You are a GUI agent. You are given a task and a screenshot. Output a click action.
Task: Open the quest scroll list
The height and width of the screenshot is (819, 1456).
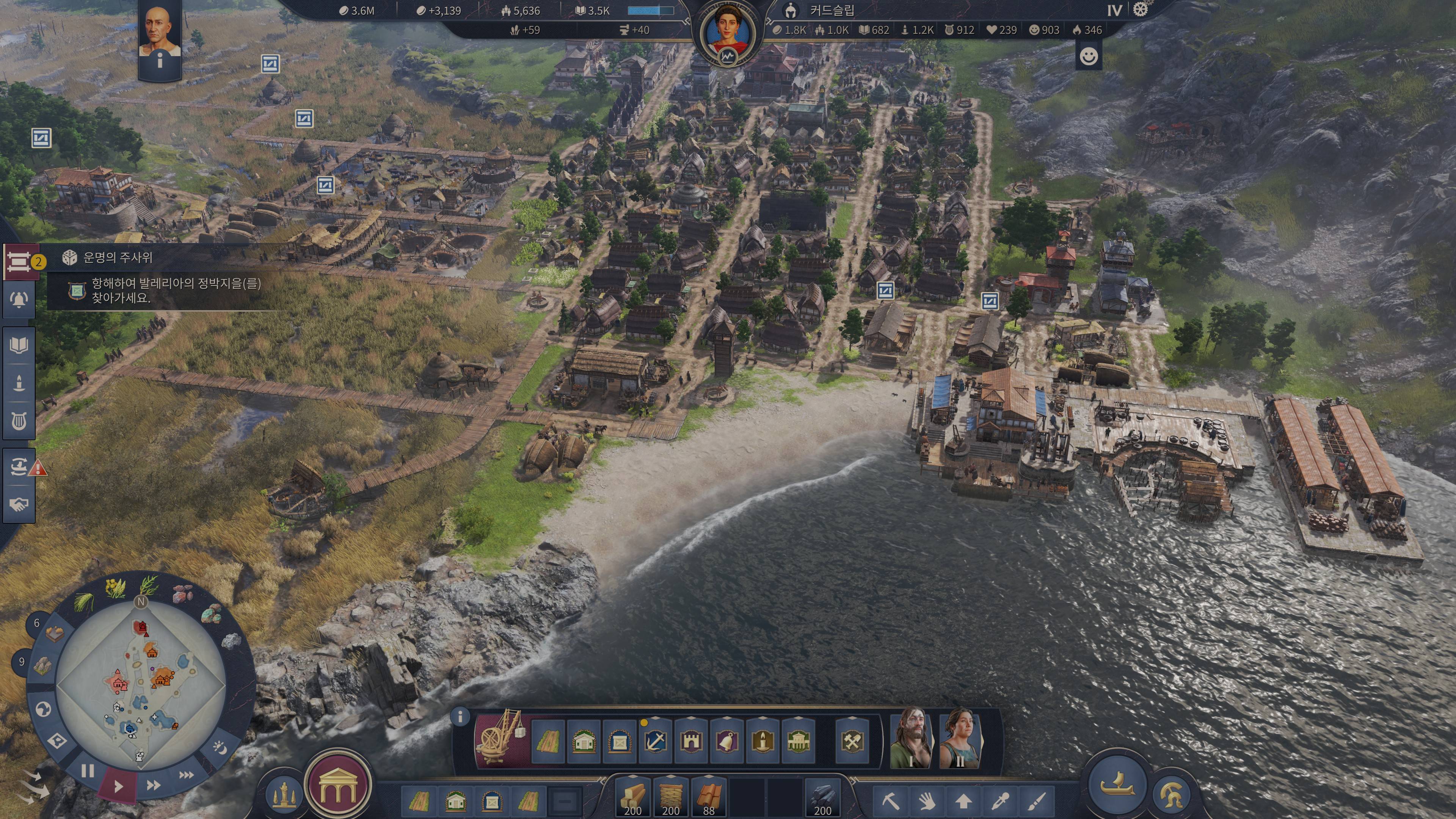tap(19, 262)
